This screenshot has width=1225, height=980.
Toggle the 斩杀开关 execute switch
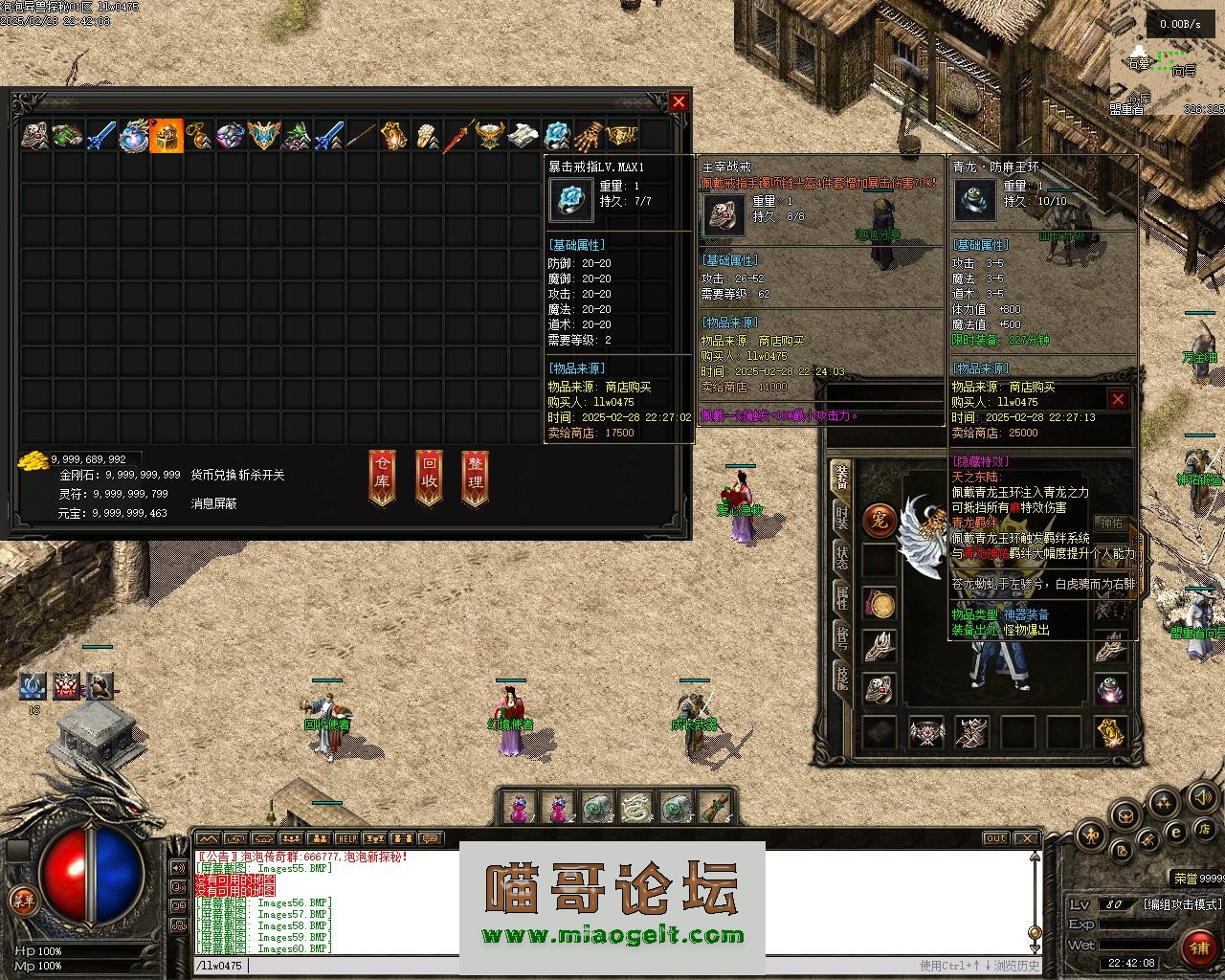pos(261,475)
